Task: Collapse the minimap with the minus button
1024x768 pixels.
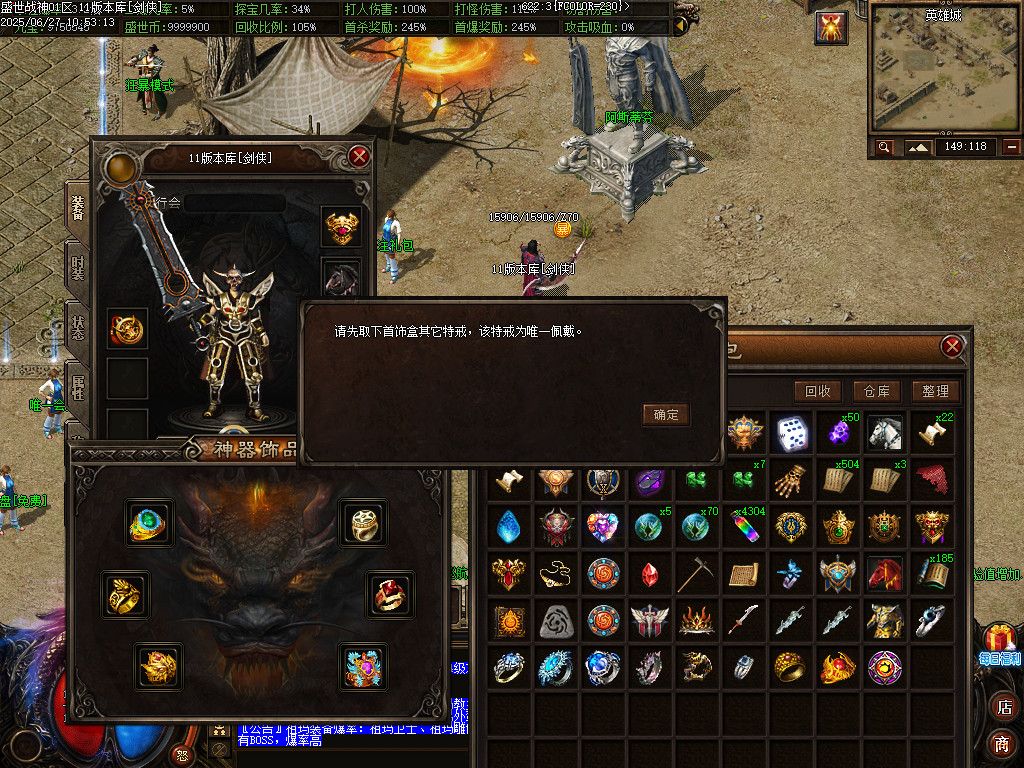Action: pyautogui.click(x=1012, y=147)
